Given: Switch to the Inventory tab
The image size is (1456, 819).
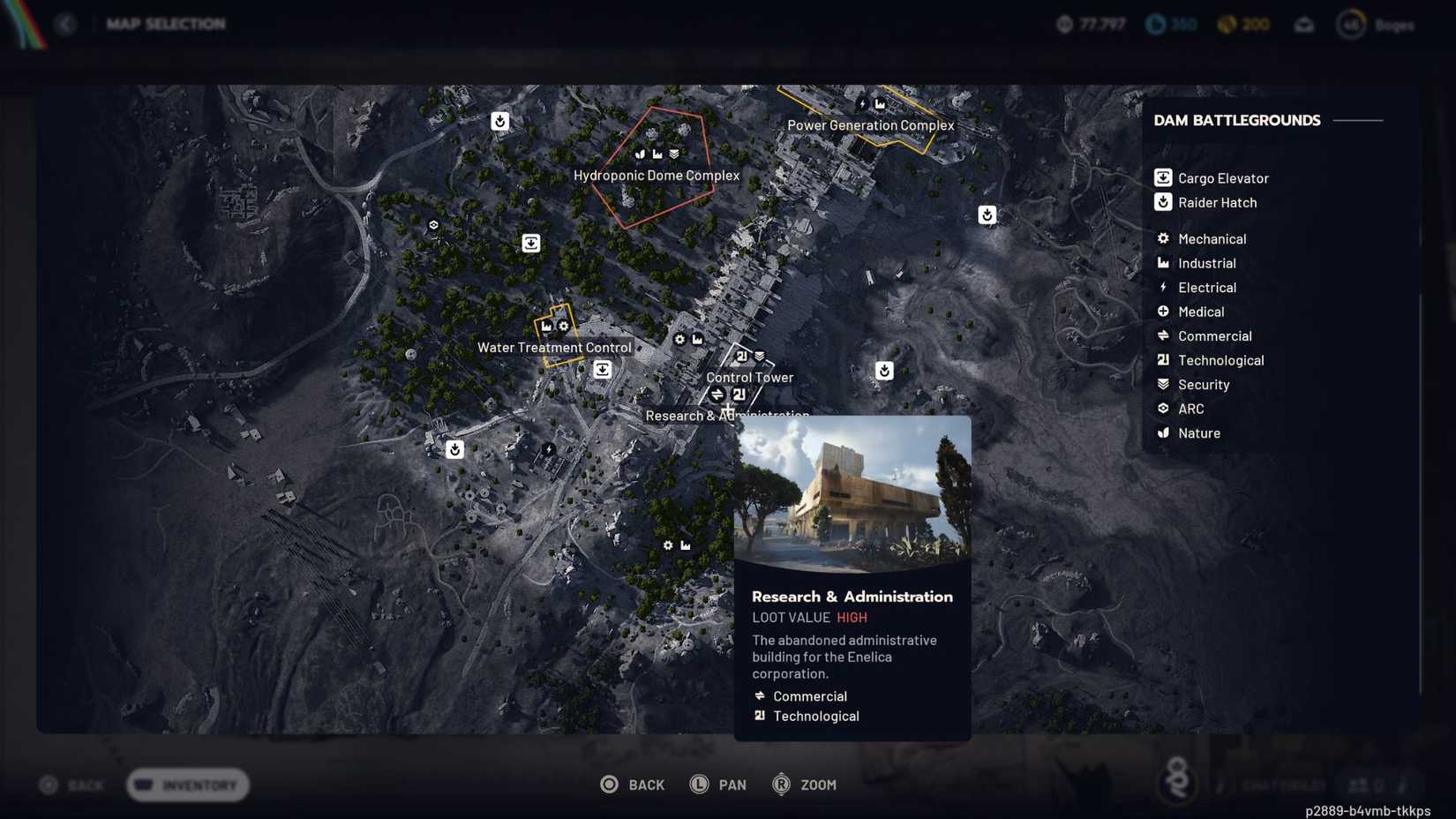Looking at the screenshot, I should coord(186,785).
